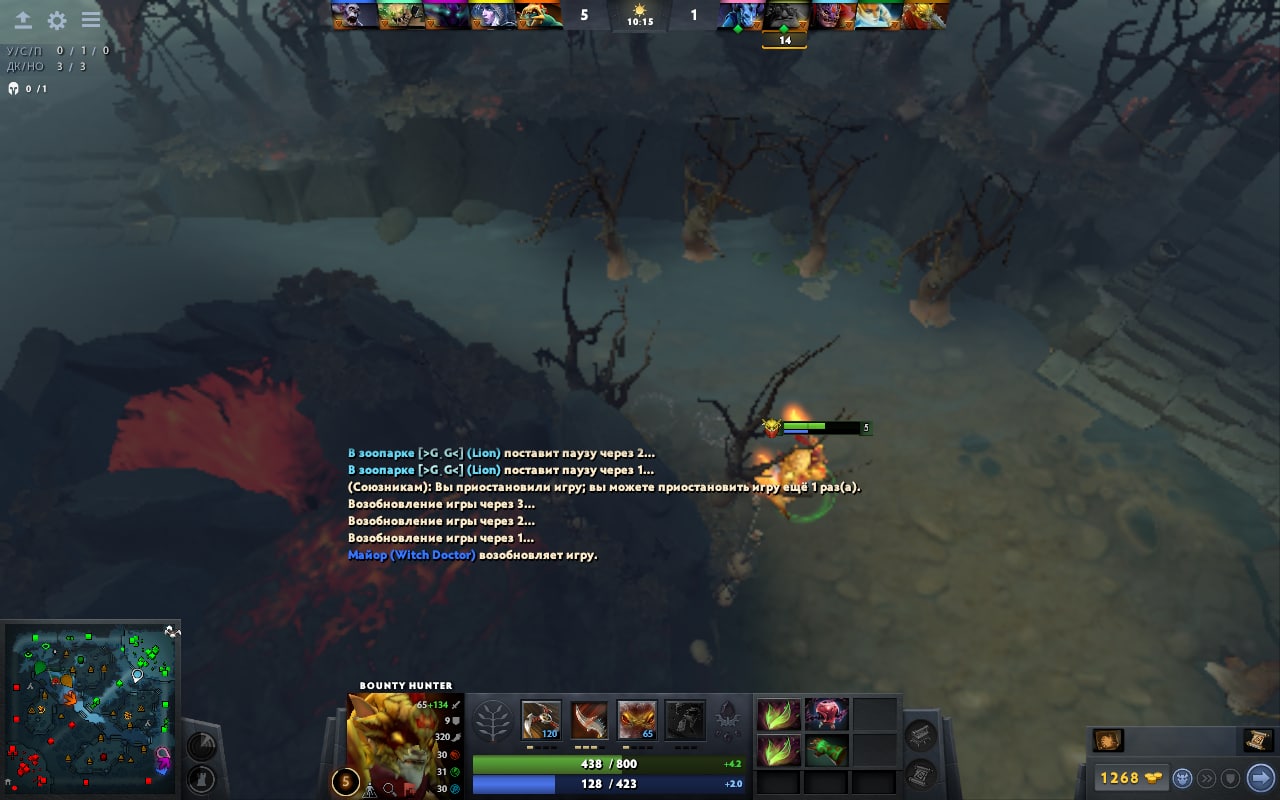Click the unlearned Track ultimate ability
This screenshot has width=1280, height=800.
(x=685, y=720)
